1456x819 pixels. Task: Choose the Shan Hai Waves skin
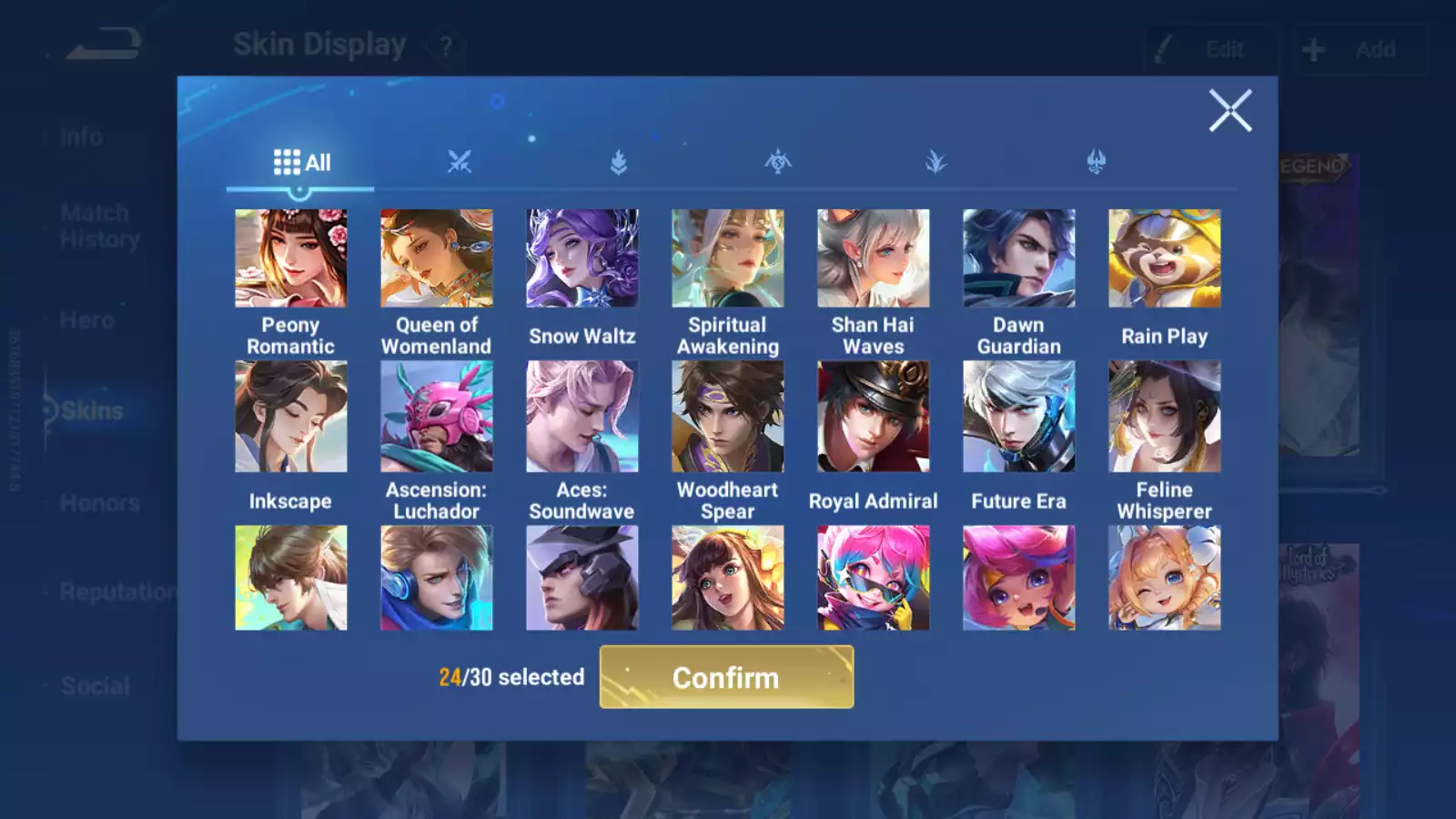coord(874,258)
